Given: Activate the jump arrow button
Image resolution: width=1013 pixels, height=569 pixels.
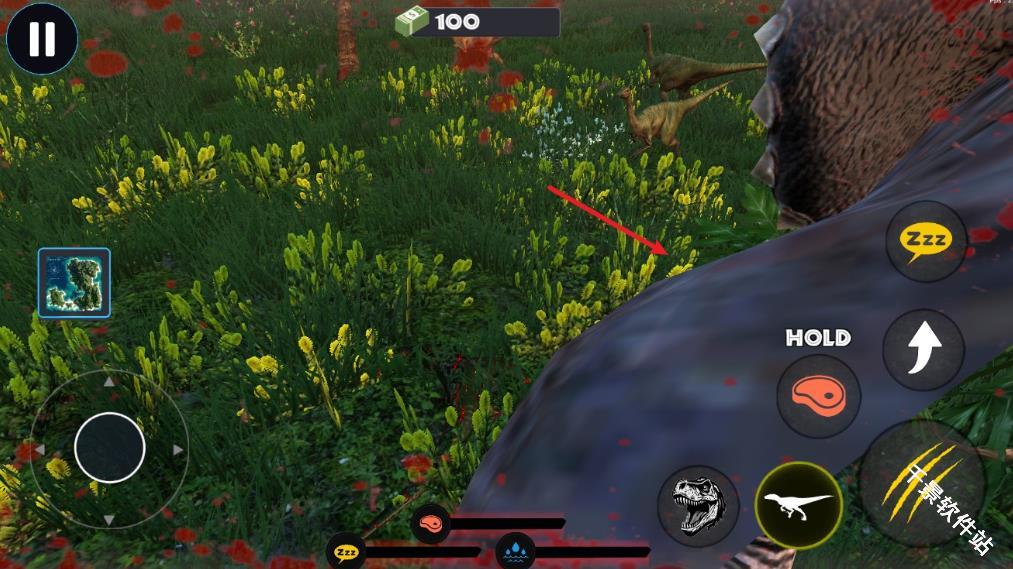Looking at the screenshot, I should coord(923,349).
